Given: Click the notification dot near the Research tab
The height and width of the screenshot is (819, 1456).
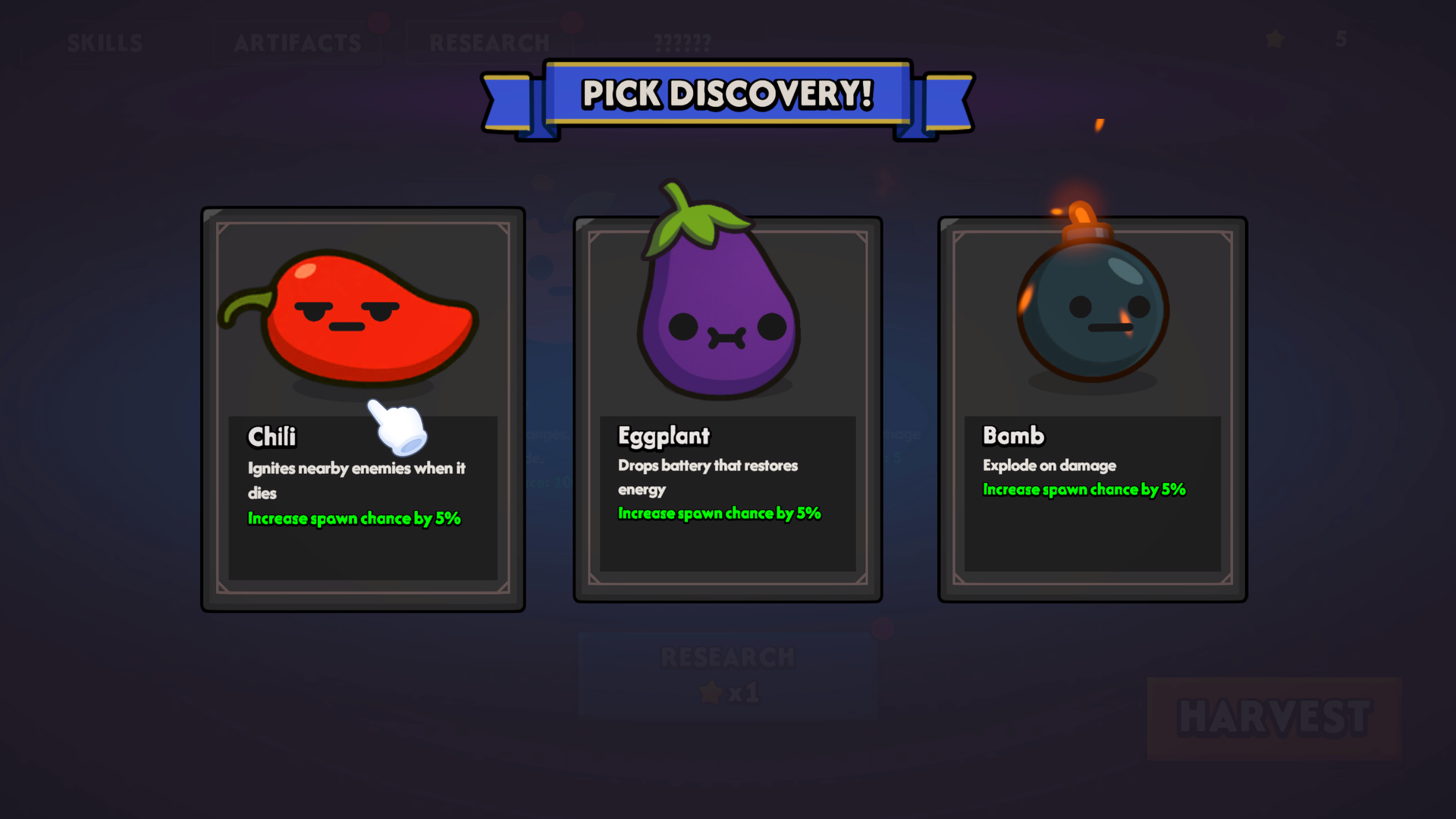Looking at the screenshot, I should click(571, 23).
